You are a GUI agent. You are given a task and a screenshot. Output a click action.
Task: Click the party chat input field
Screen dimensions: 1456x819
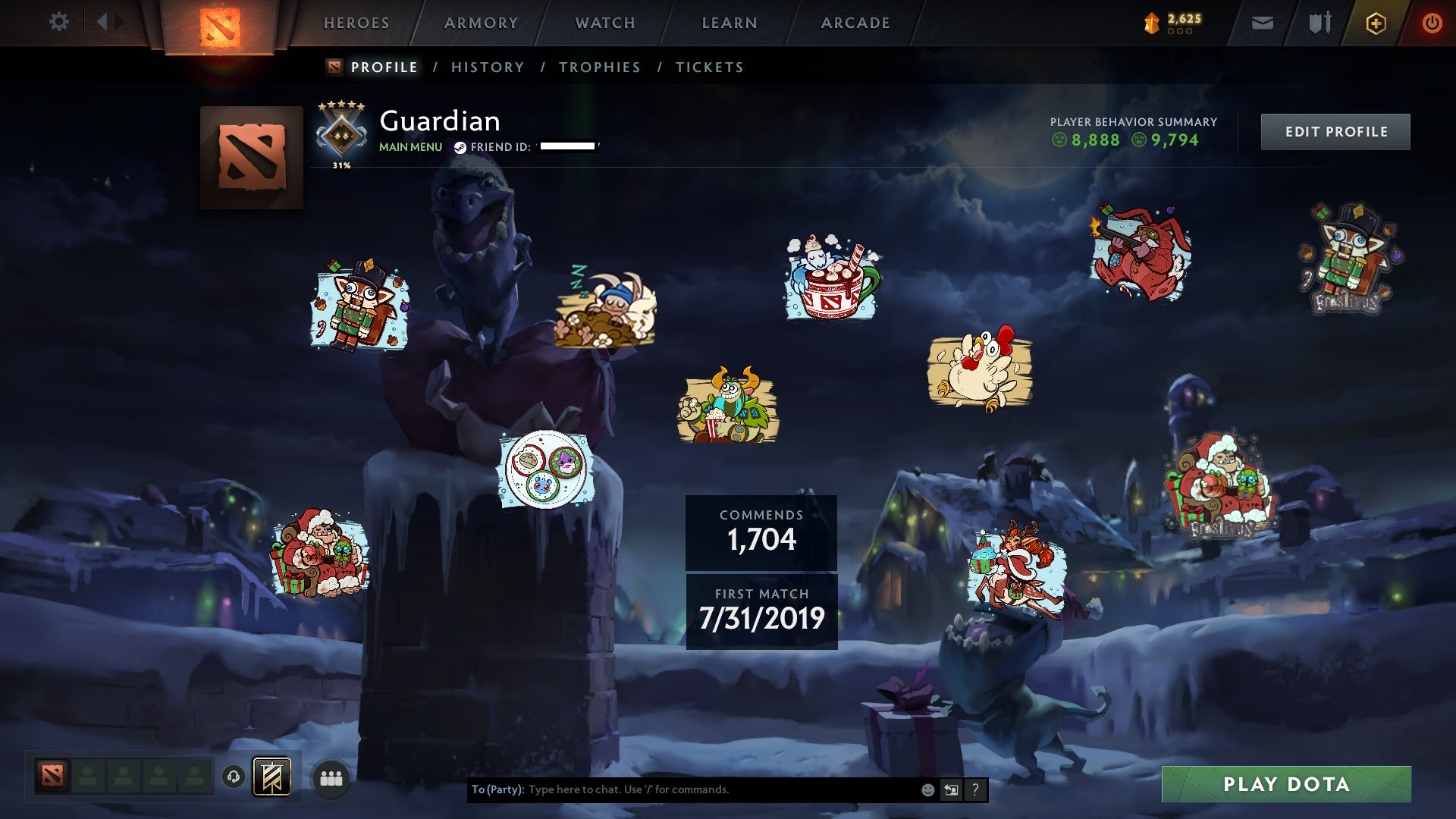tap(682, 790)
